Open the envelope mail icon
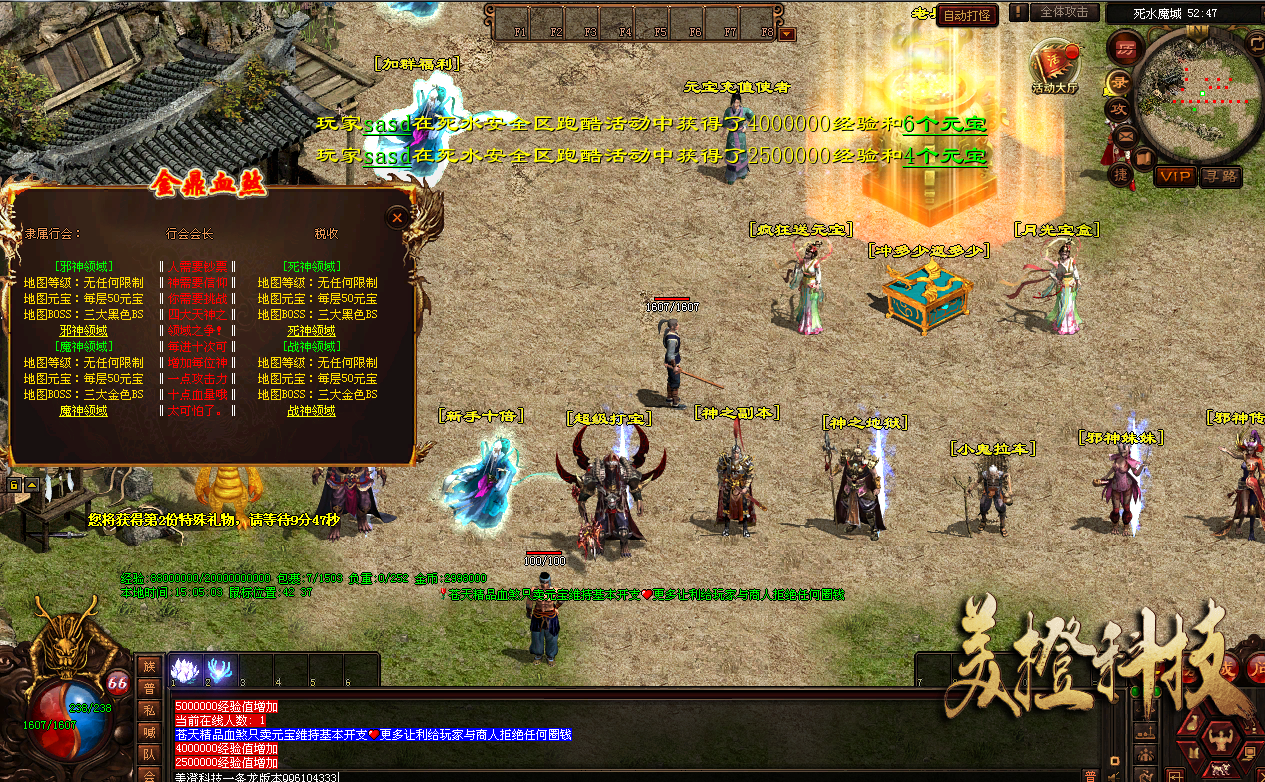Viewport: 1265px width, 782px height. coord(1126,135)
